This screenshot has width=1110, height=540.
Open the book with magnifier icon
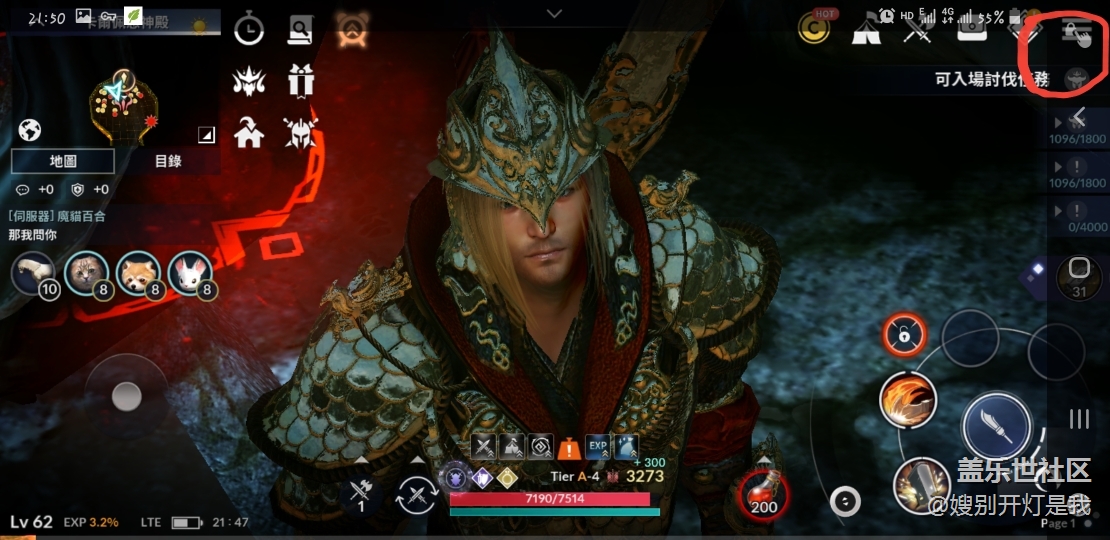[x=300, y=30]
